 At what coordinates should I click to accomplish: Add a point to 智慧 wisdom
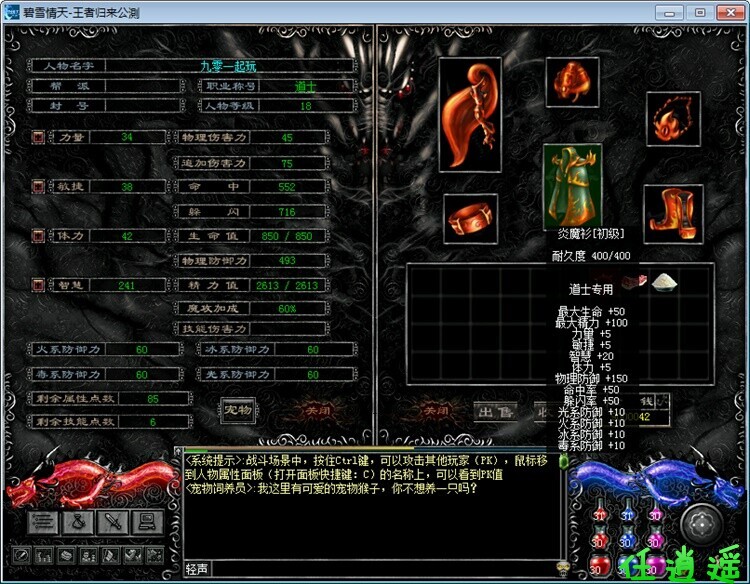(38, 285)
